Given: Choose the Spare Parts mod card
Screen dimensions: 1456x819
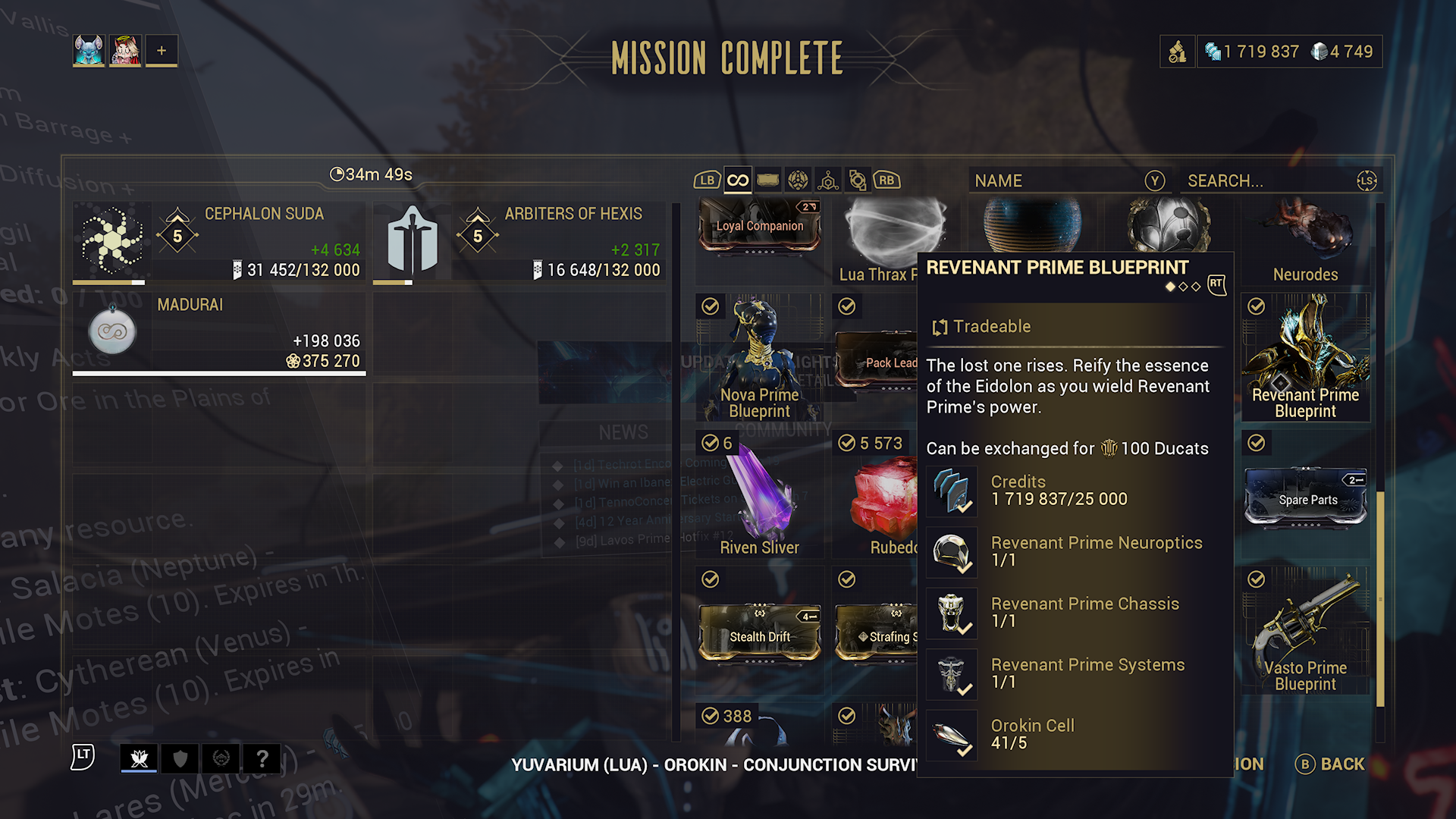Looking at the screenshot, I should 1305,497.
